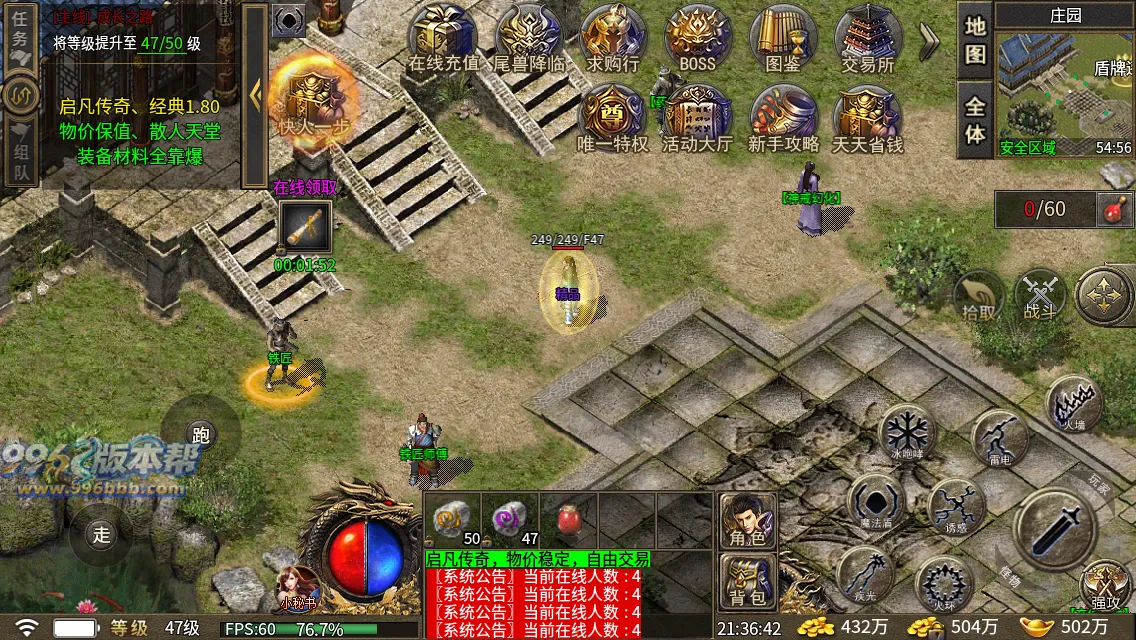Open the 活动大厅 event hall
This screenshot has width=1136, height=640.
698,118
